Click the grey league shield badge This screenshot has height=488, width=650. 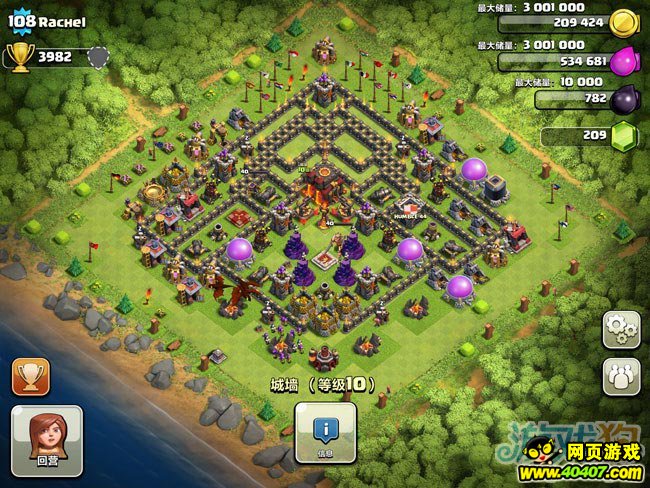pyautogui.click(x=97, y=57)
